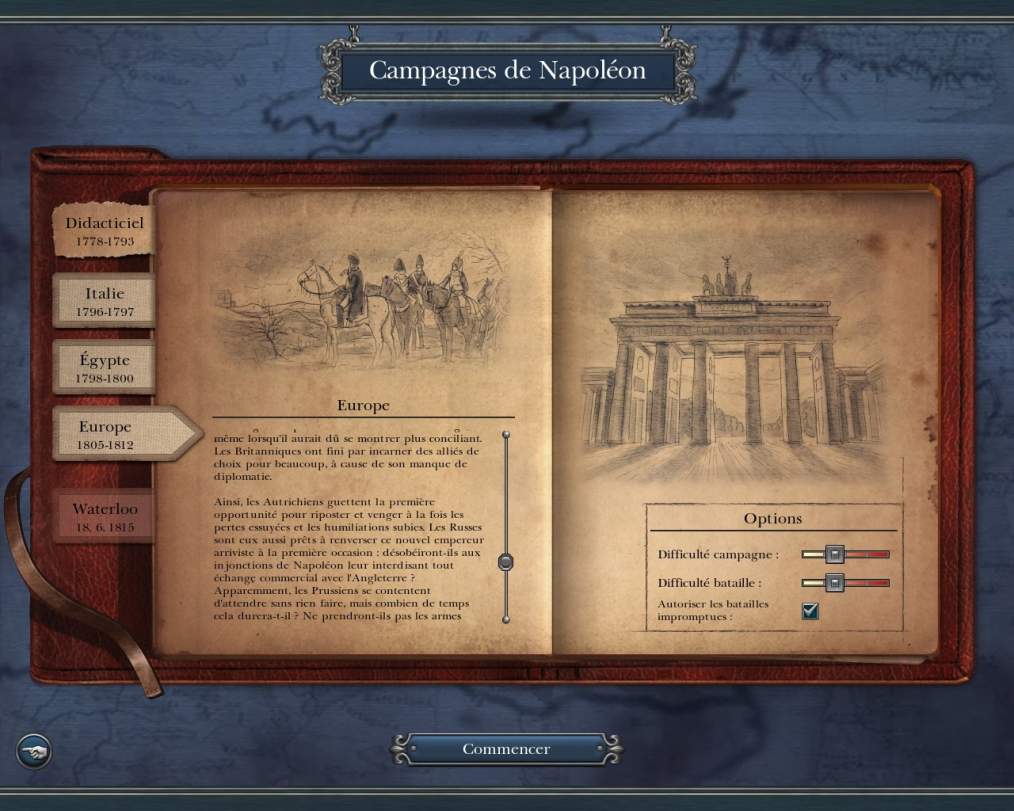Click the Europe description scrollbar handle
The height and width of the screenshot is (811, 1014).
coord(506,562)
